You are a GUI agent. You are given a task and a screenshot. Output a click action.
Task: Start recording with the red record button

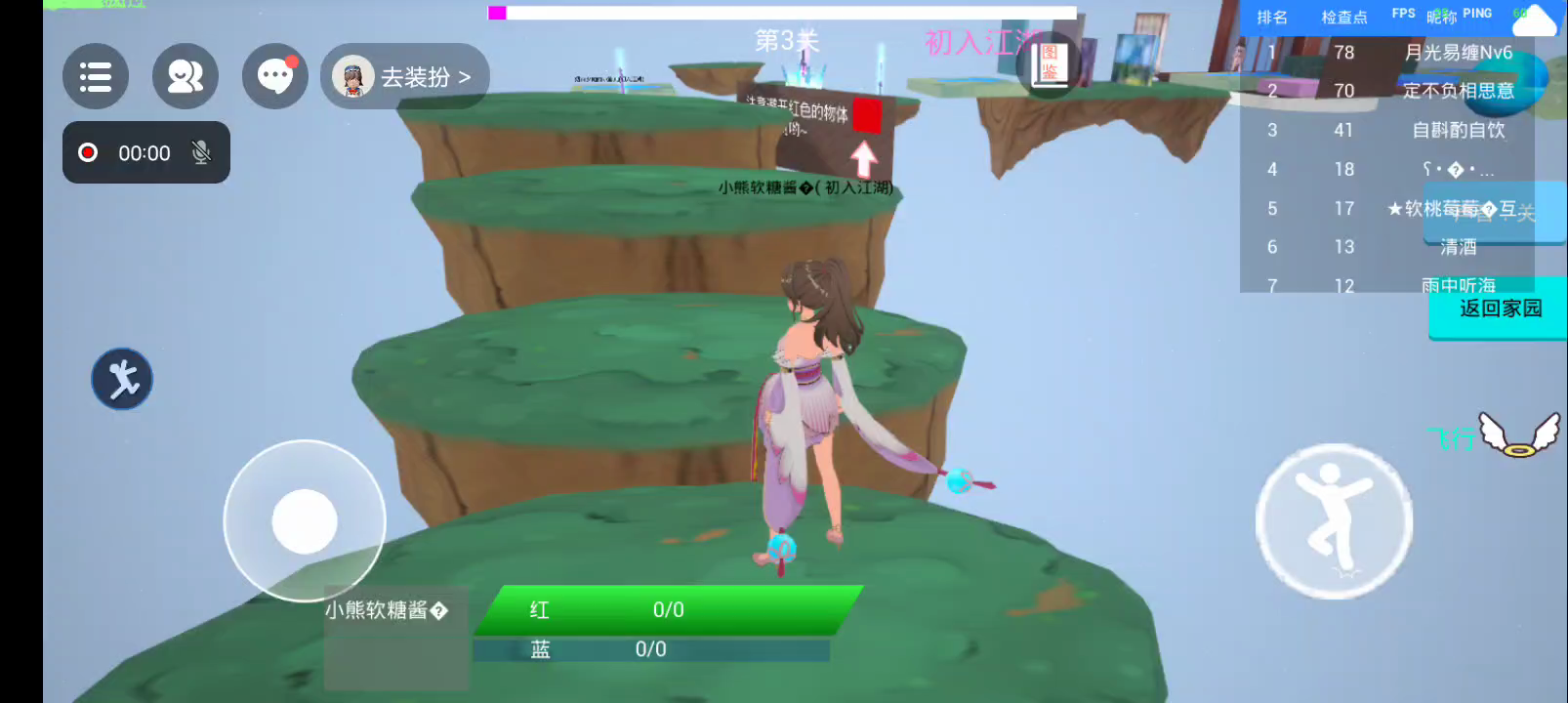click(88, 152)
